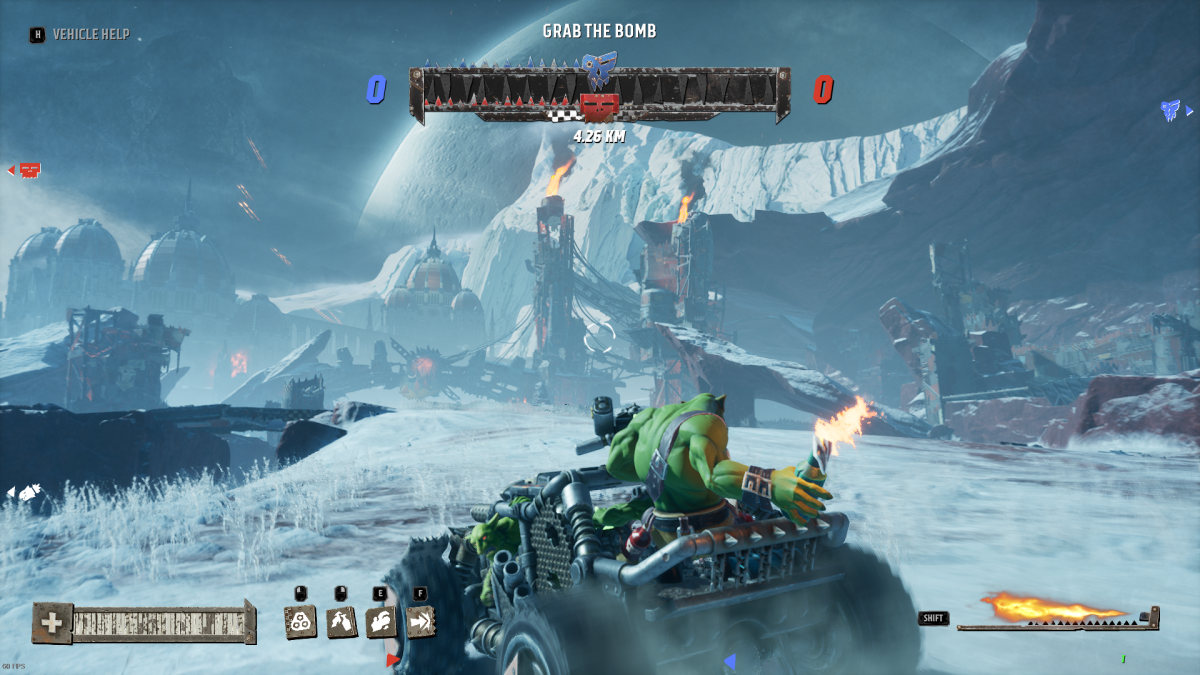The width and height of the screenshot is (1200, 675).
Task: Select the bomb direction marker icon
Action: pyautogui.click(x=29, y=492)
